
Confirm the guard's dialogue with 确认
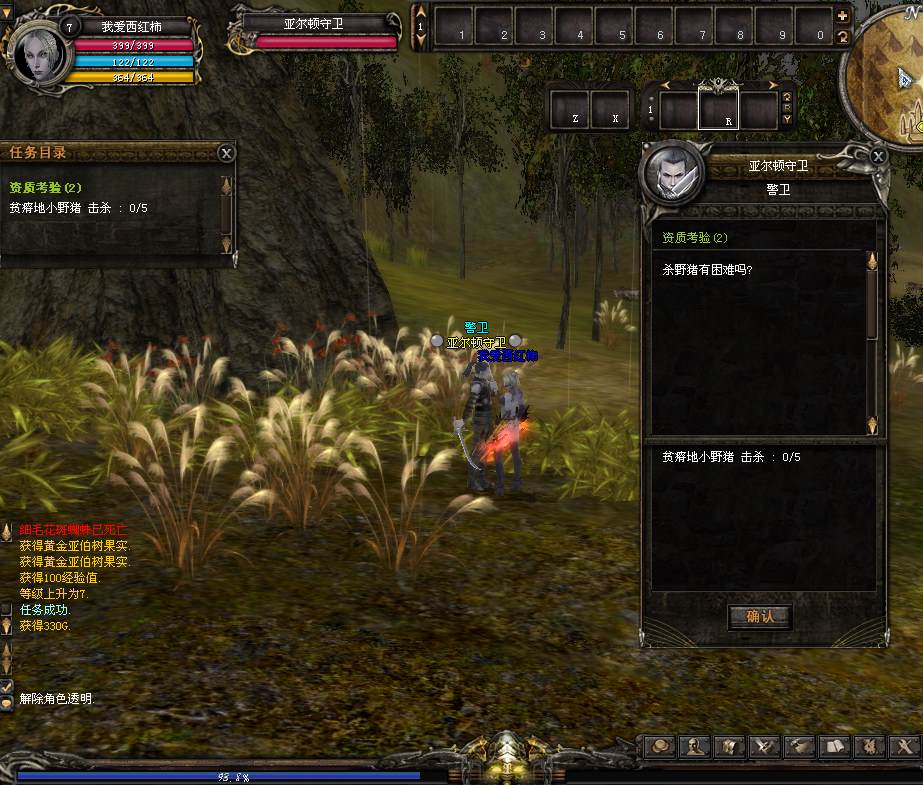[x=760, y=616]
